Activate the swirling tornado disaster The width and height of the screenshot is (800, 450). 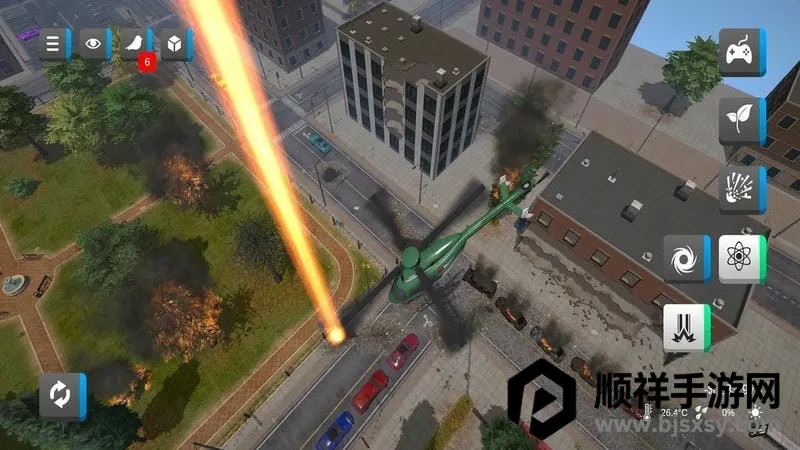coord(686,259)
